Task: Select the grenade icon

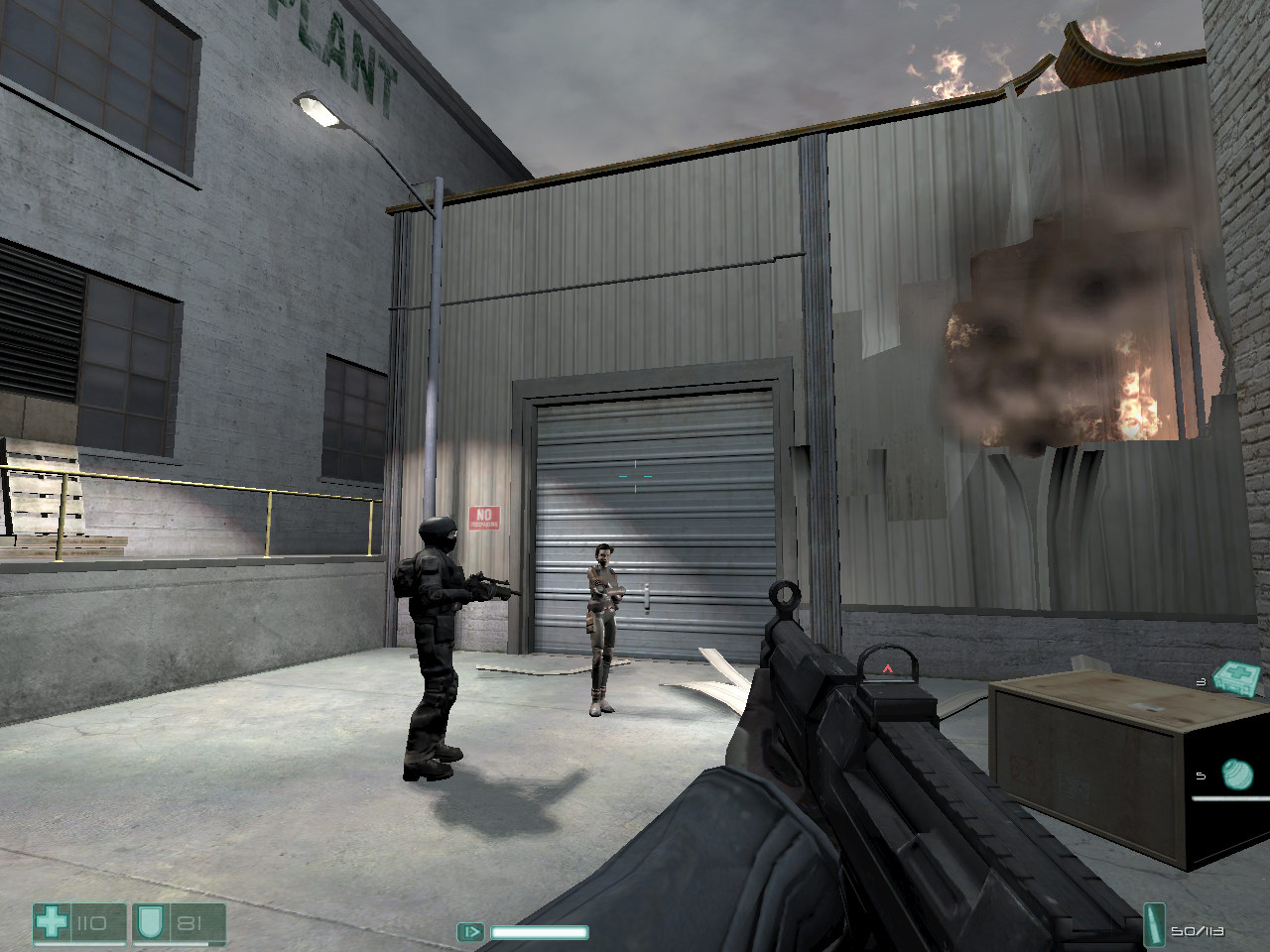Action: pos(1238,773)
